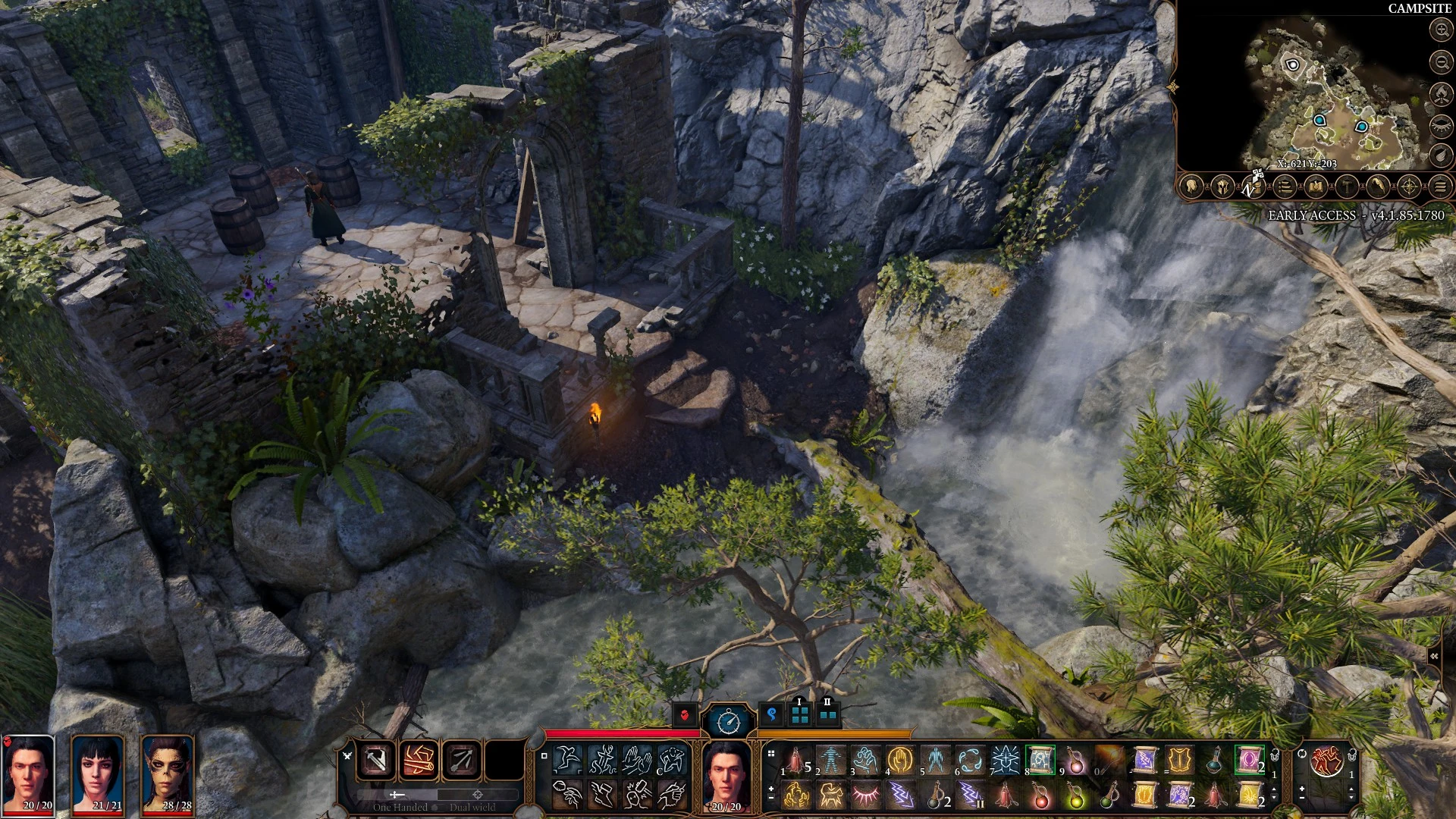Use the green-bordered scroll in hotbar slot 8
1456x819 pixels.
coord(1040,759)
